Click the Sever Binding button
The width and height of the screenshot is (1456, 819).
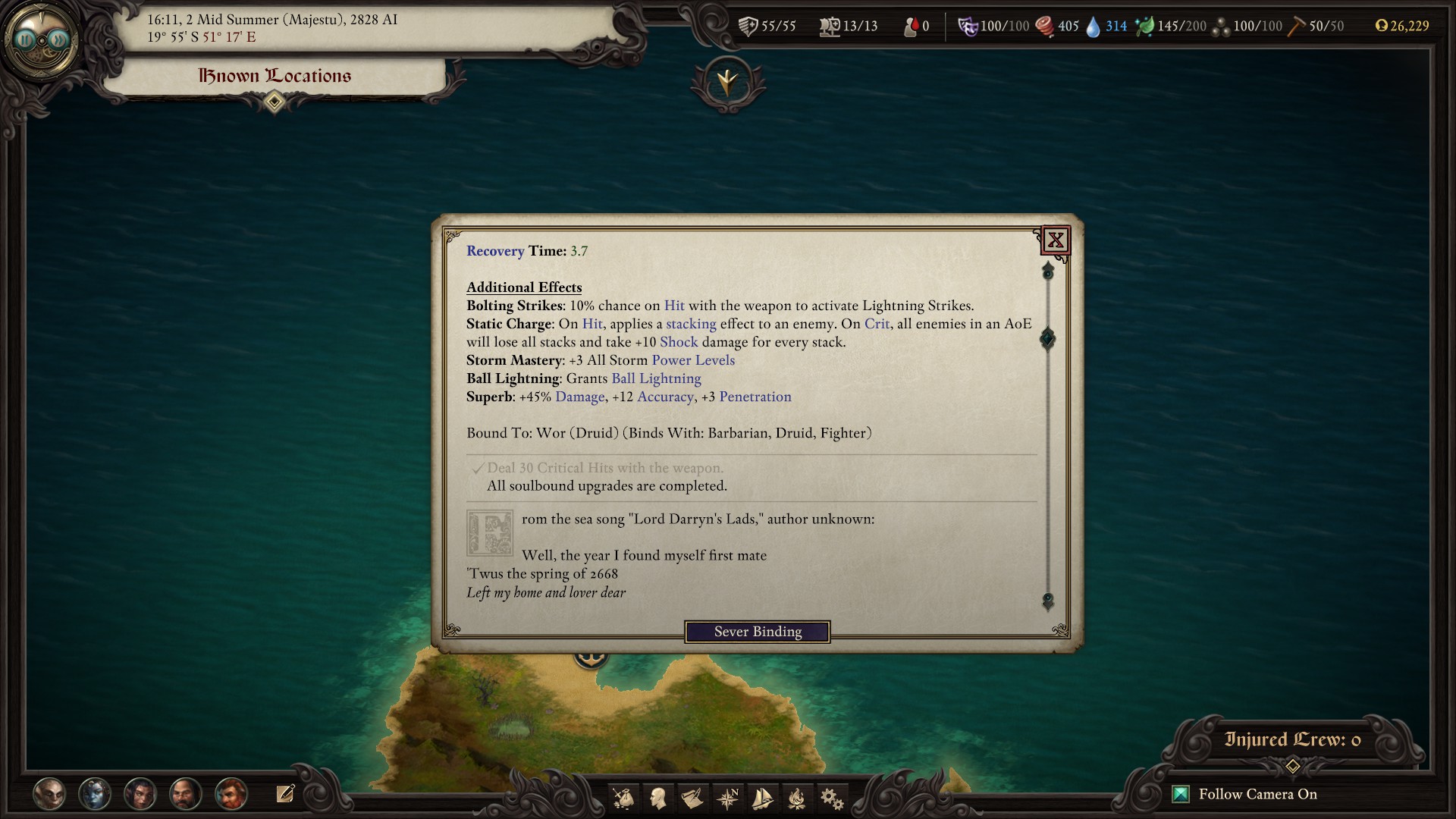[x=757, y=632]
